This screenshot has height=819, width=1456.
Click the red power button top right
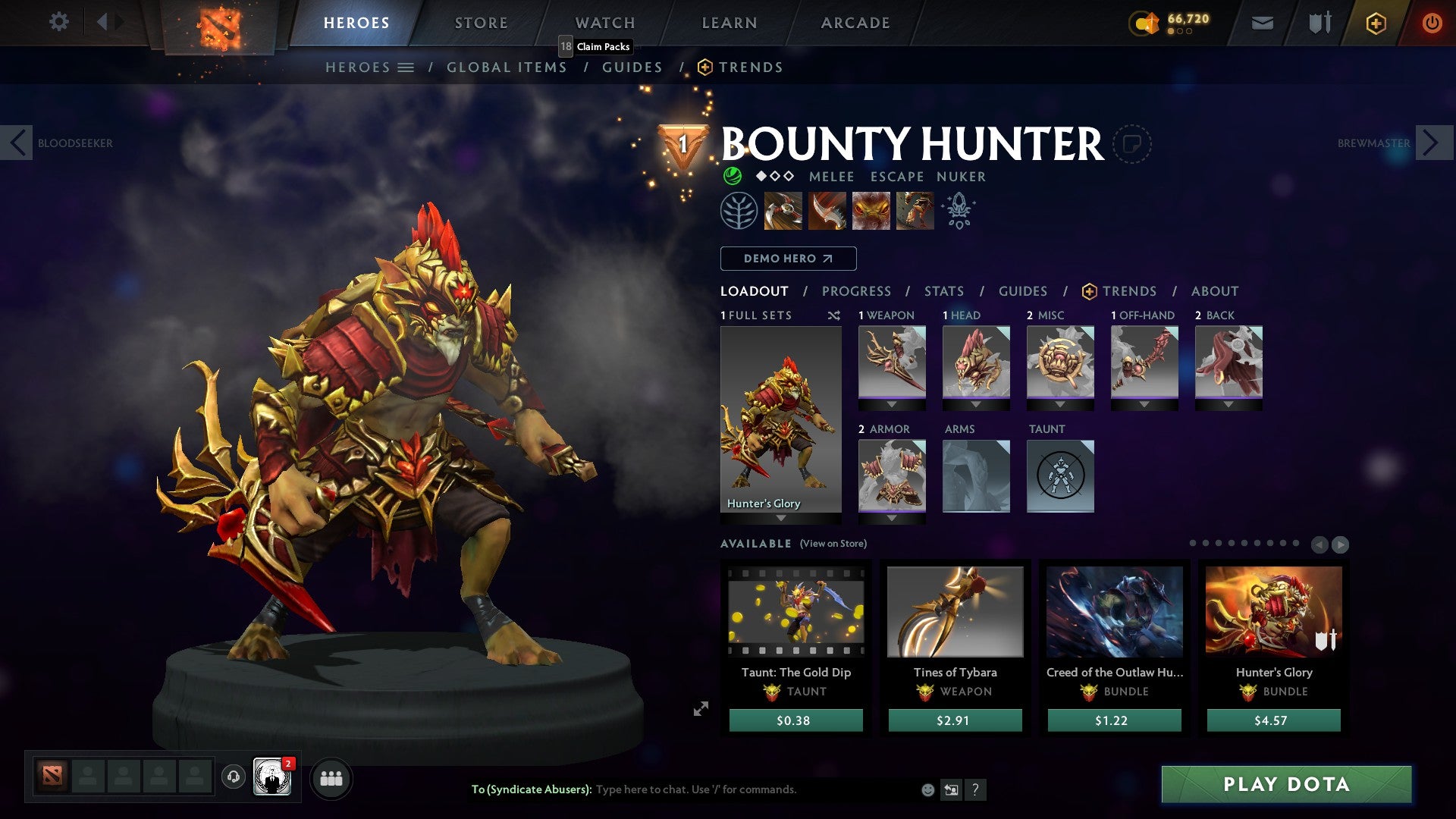click(1432, 23)
